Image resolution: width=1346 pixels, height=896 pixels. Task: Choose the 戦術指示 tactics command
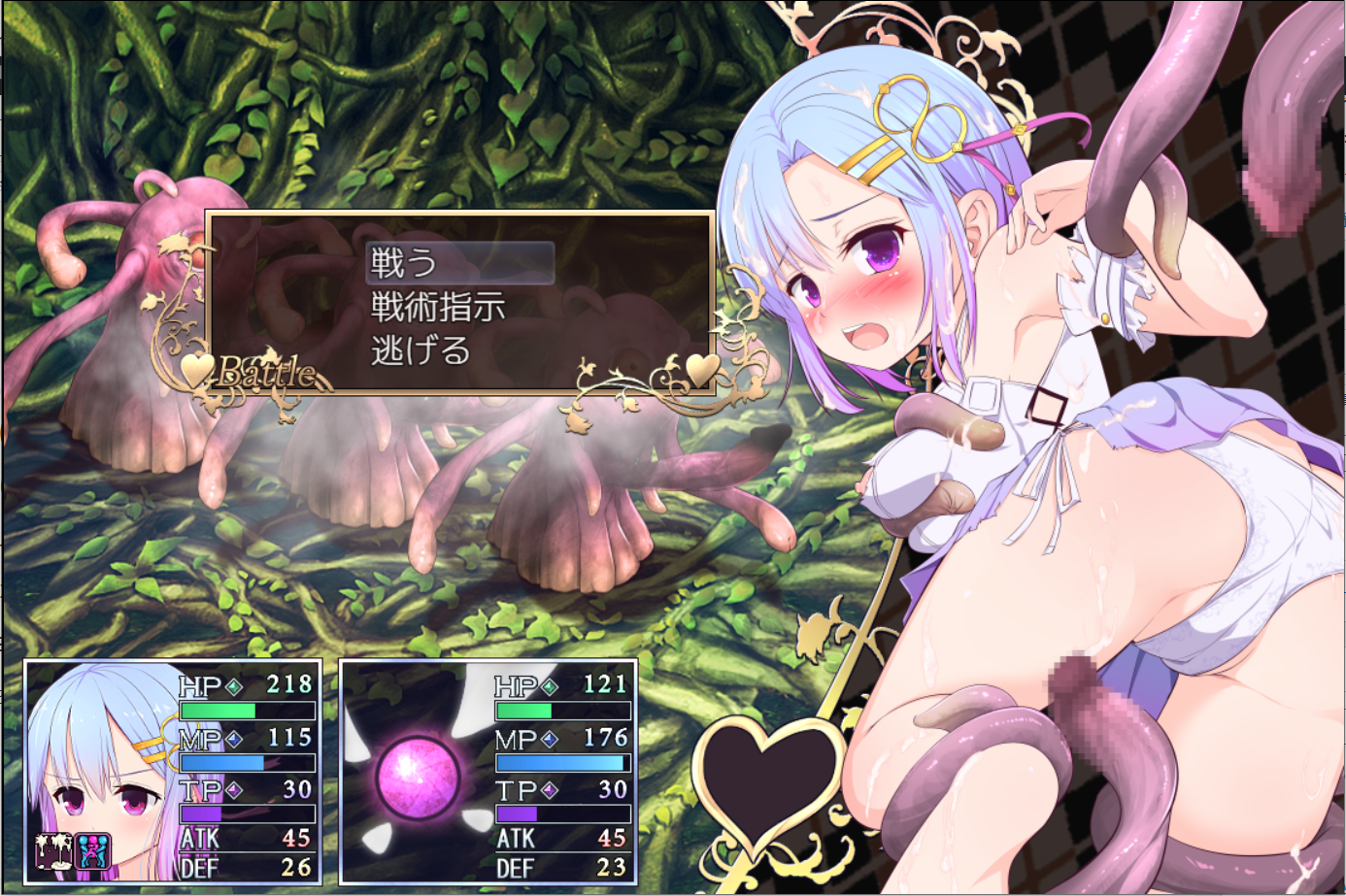(x=438, y=308)
